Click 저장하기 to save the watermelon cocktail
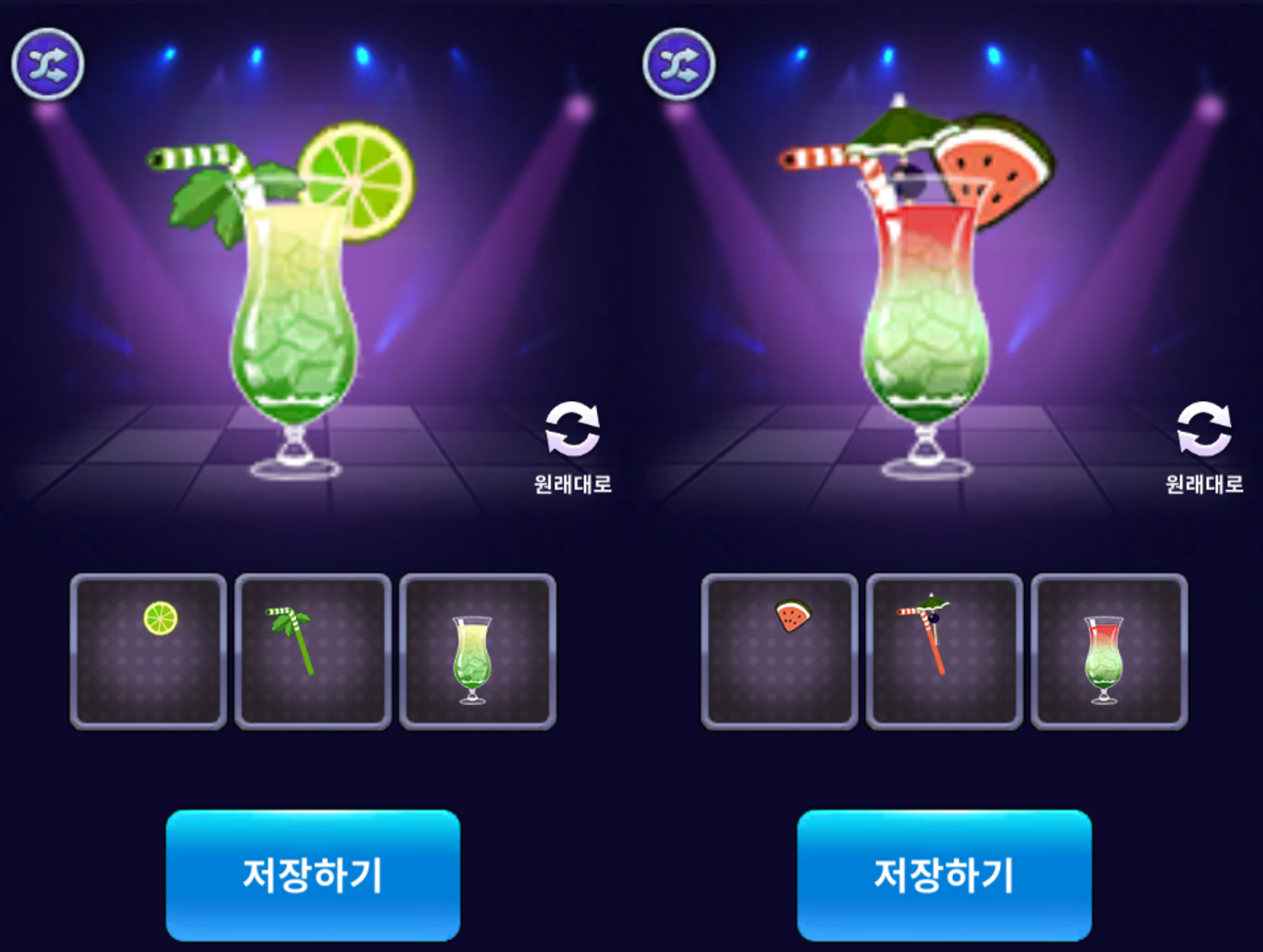The image size is (1263, 952). (x=944, y=875)
